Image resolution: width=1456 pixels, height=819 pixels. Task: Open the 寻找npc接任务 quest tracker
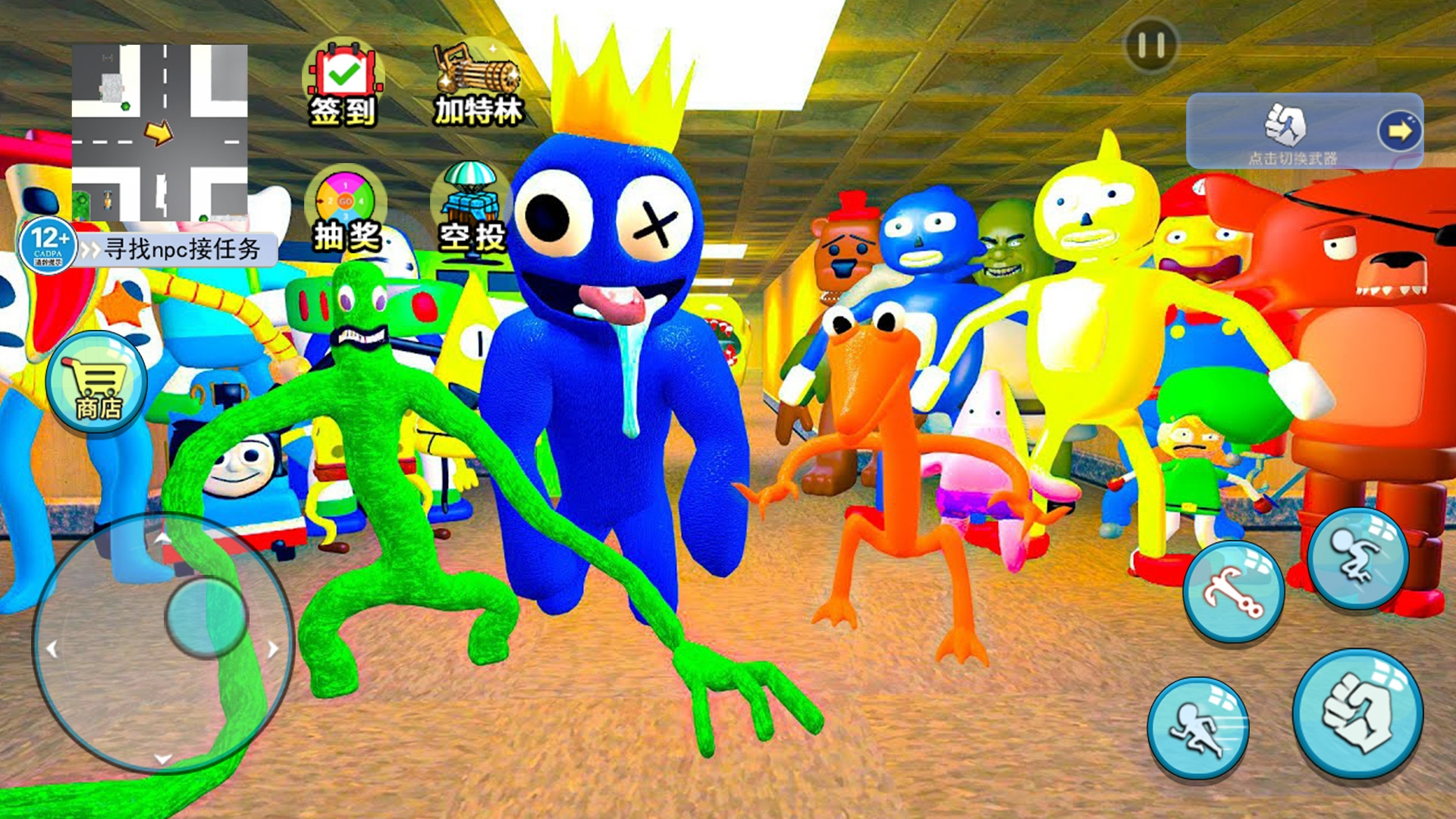tap(178, 249)
